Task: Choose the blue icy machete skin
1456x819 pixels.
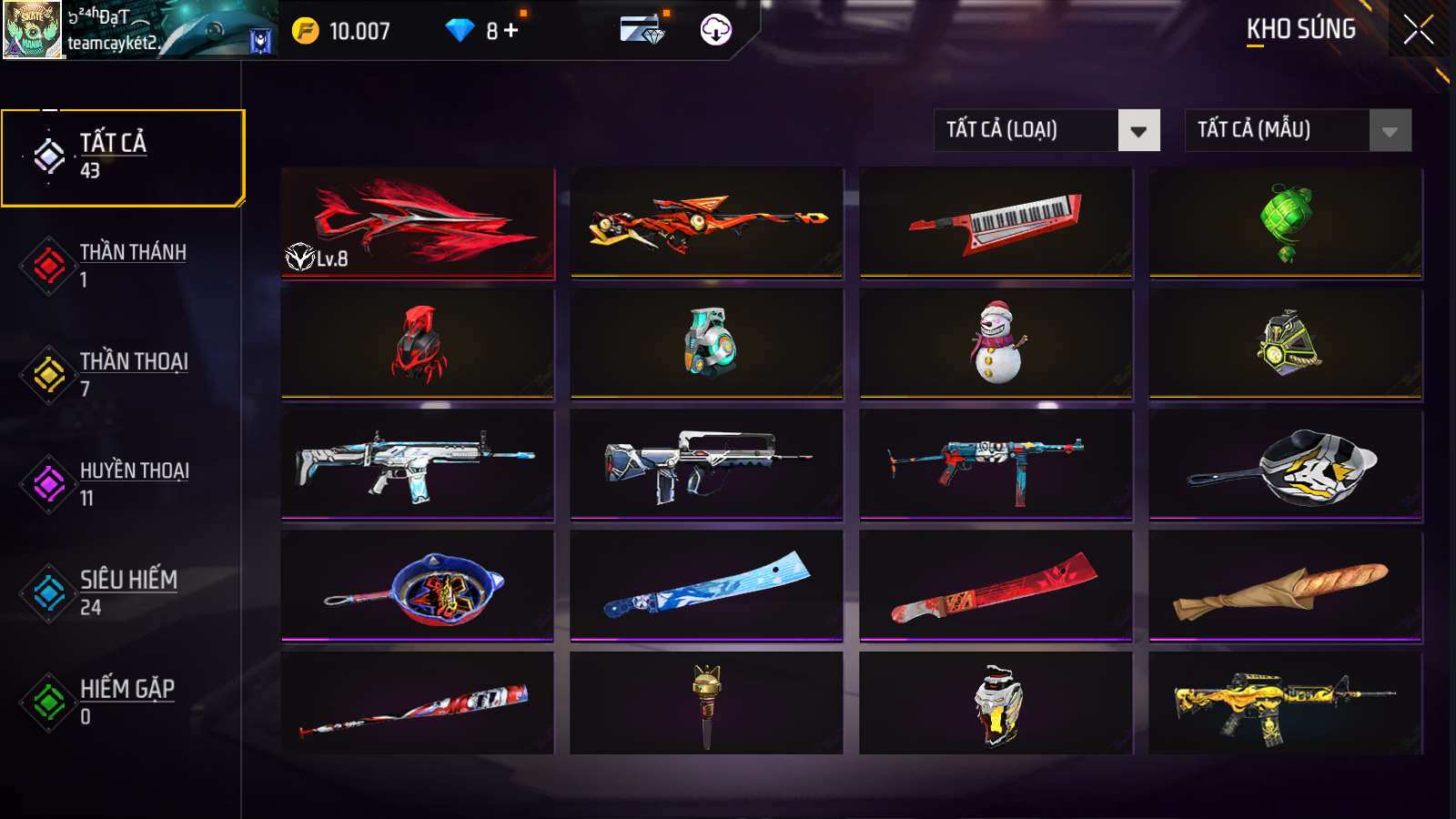Action: [x=707, y=586]
